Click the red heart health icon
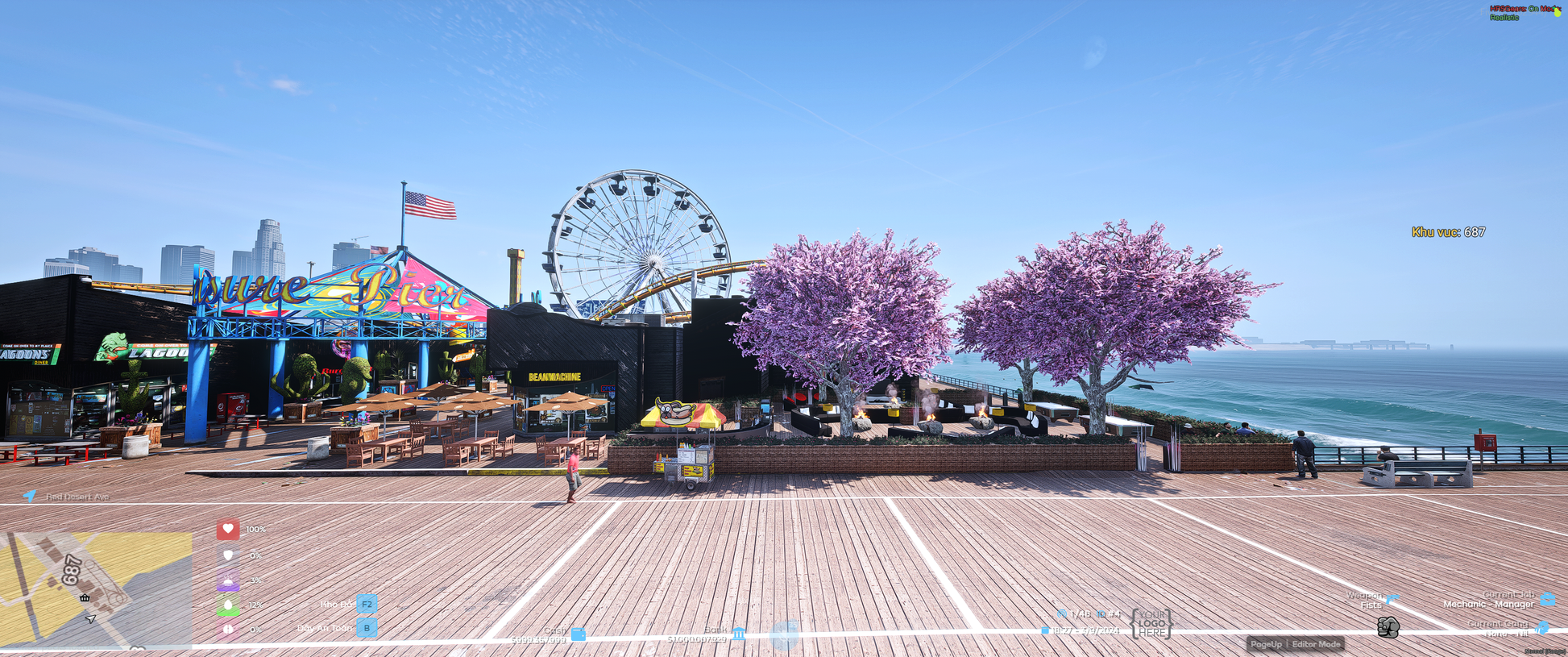The width and height of the screenshot is (1568, 657). tap(228, 529)
